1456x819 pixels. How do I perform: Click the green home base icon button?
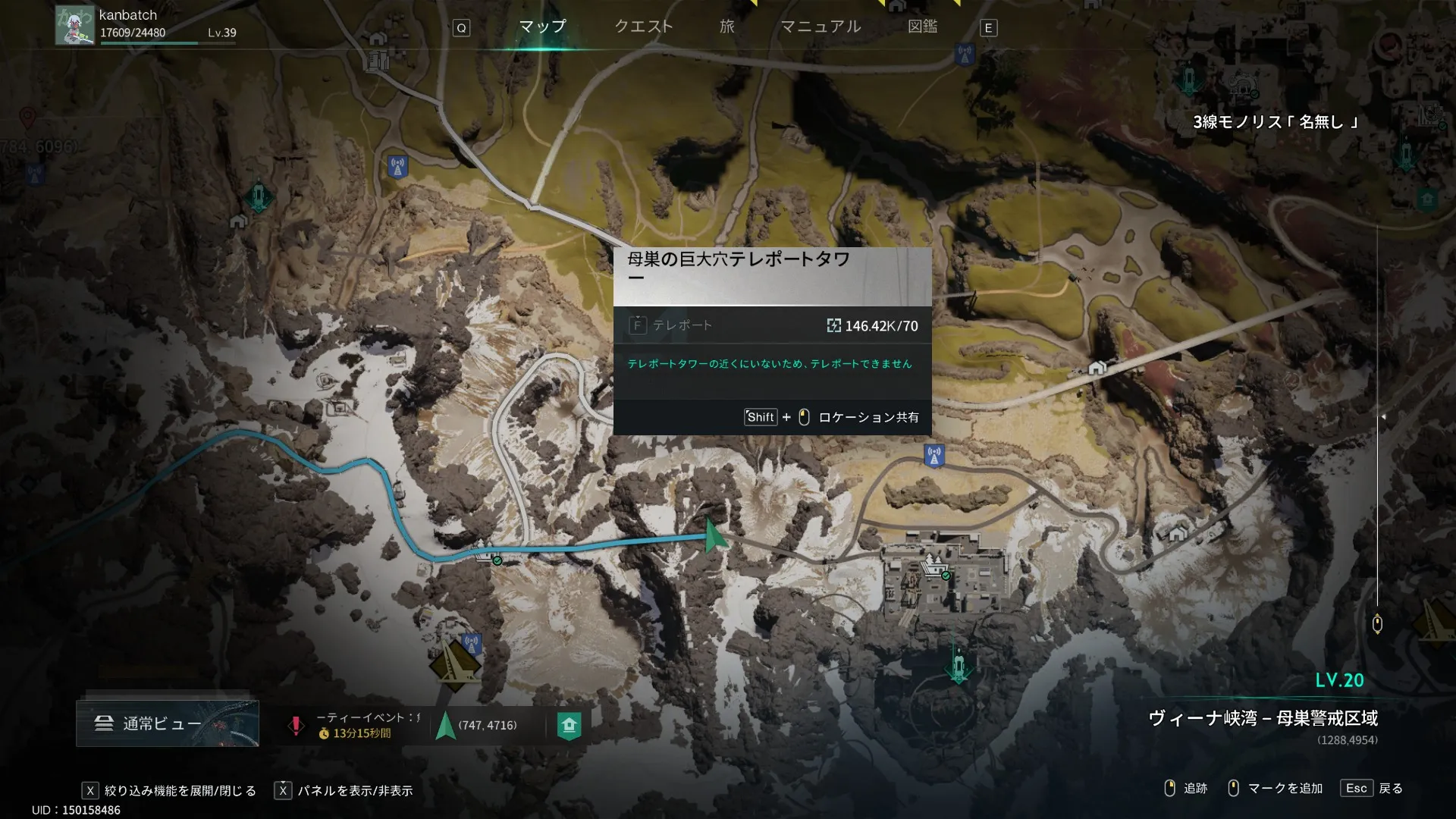point(569,726)
